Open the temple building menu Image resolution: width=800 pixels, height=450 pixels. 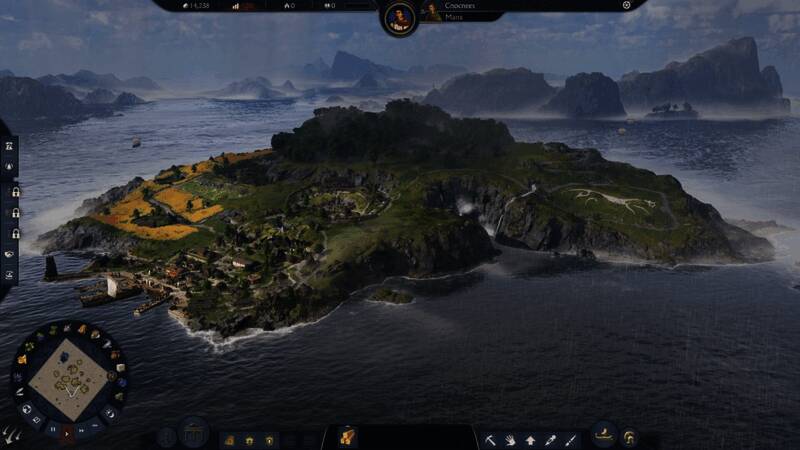(x=194, y=437)
